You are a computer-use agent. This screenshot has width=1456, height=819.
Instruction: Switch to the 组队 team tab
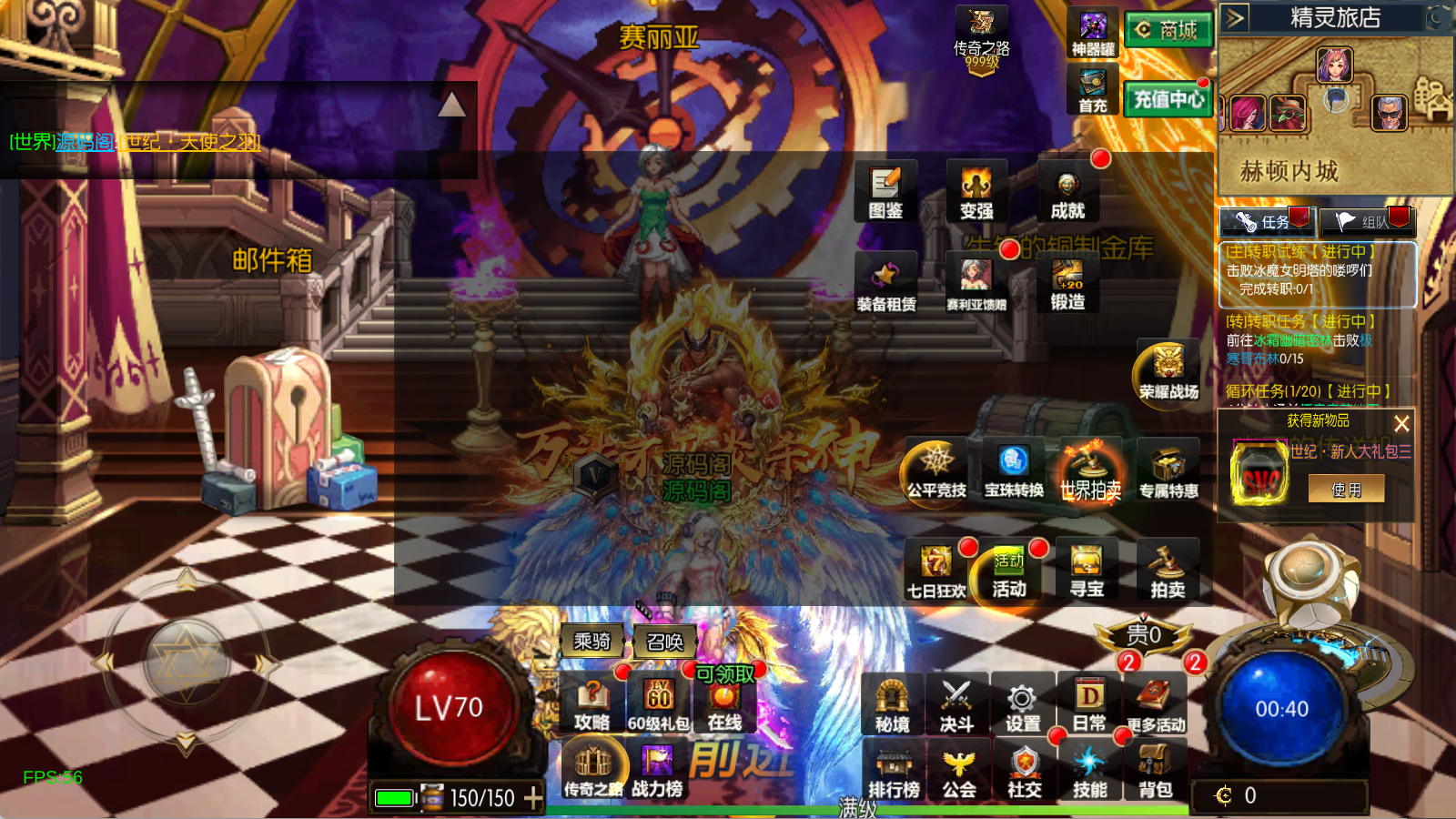(1367, 221)
